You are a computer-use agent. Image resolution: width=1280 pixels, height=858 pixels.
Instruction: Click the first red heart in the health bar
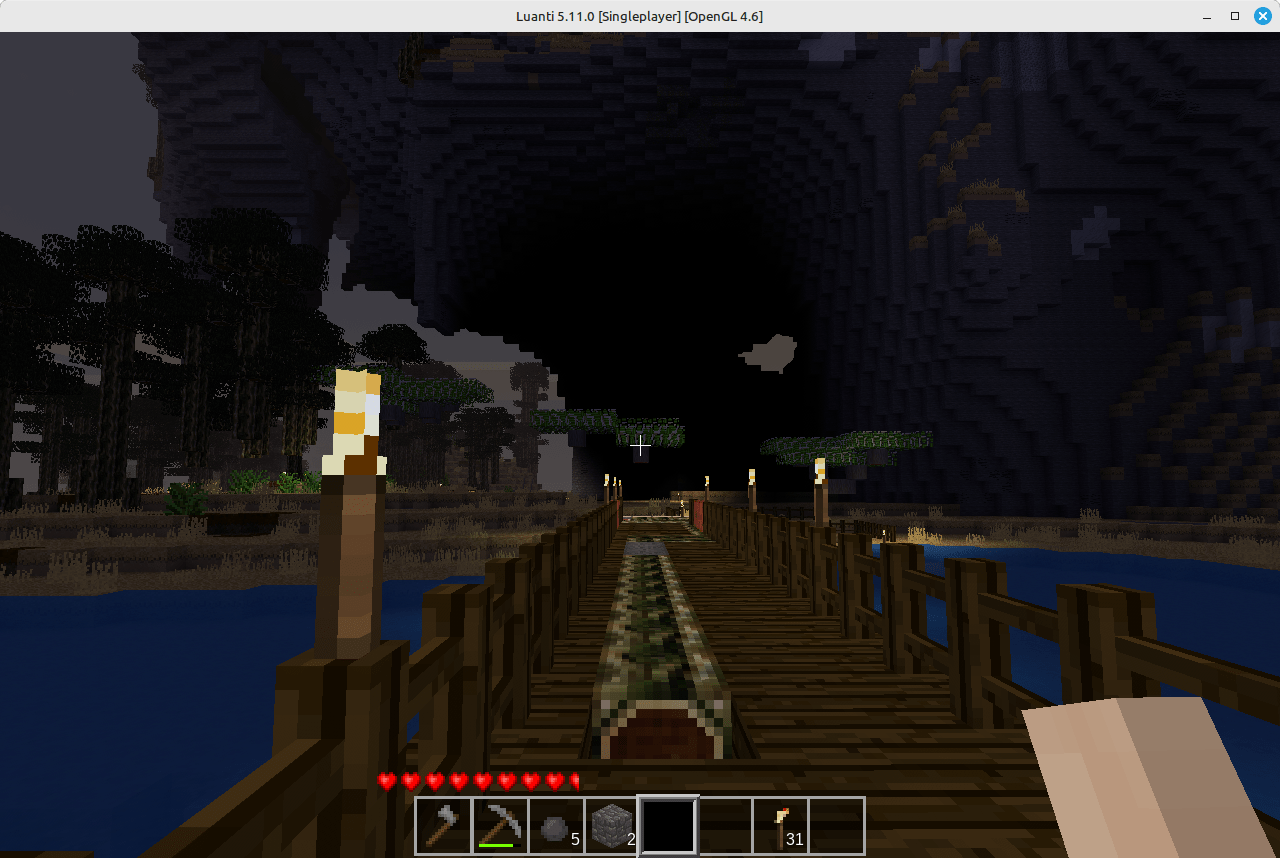[386, 780]
